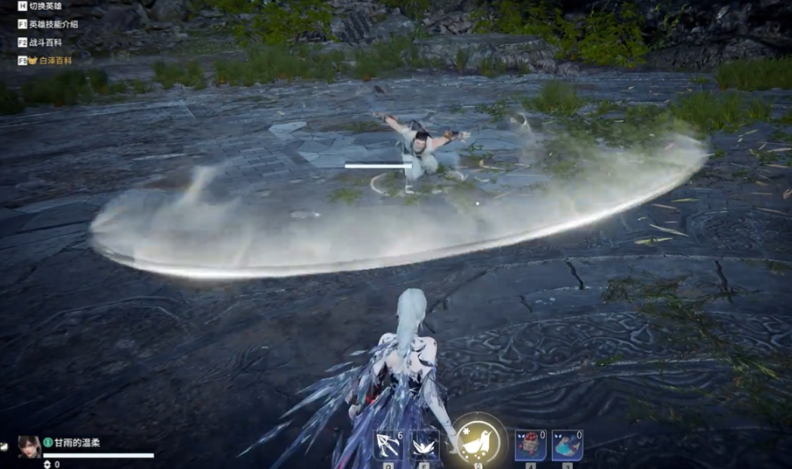
Task: Open the 英雄技能介绍 skill introduction
Action: 52,24
